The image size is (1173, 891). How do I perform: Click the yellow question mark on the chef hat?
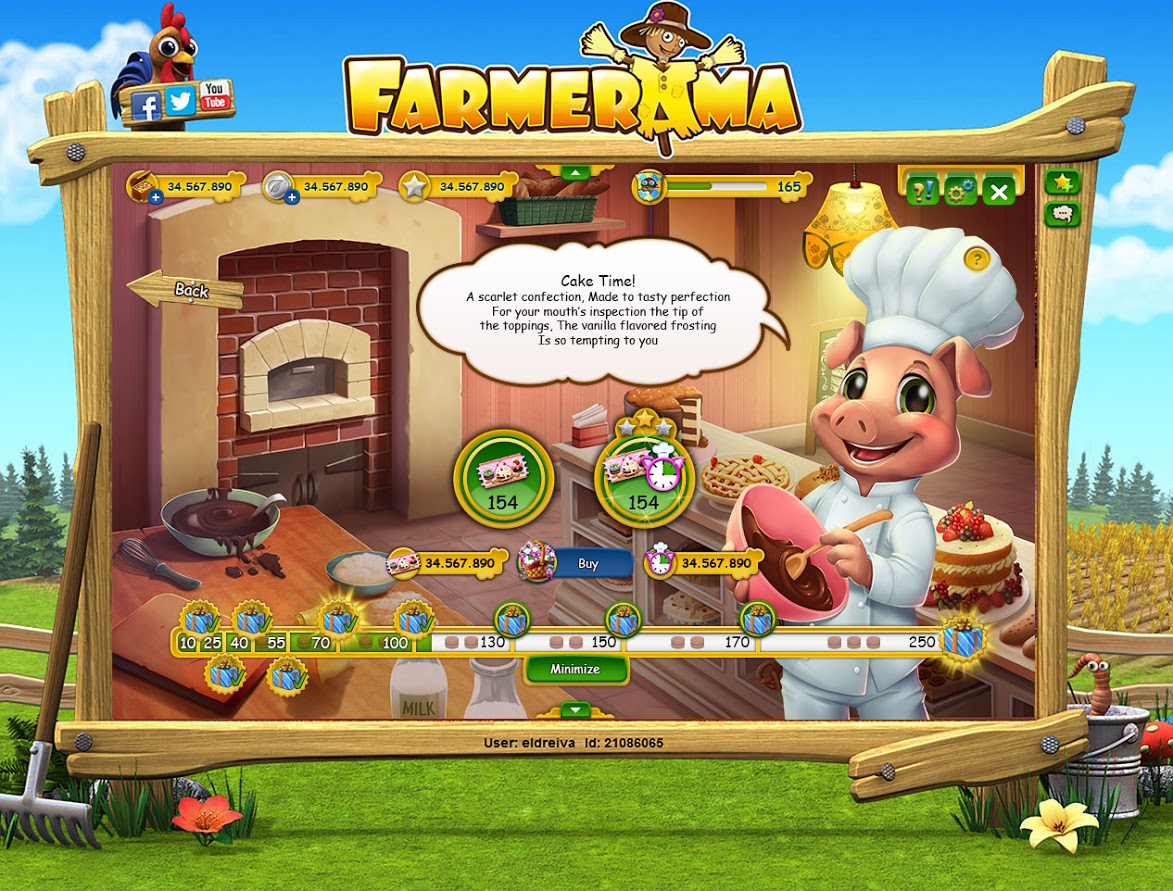(977, 259)
